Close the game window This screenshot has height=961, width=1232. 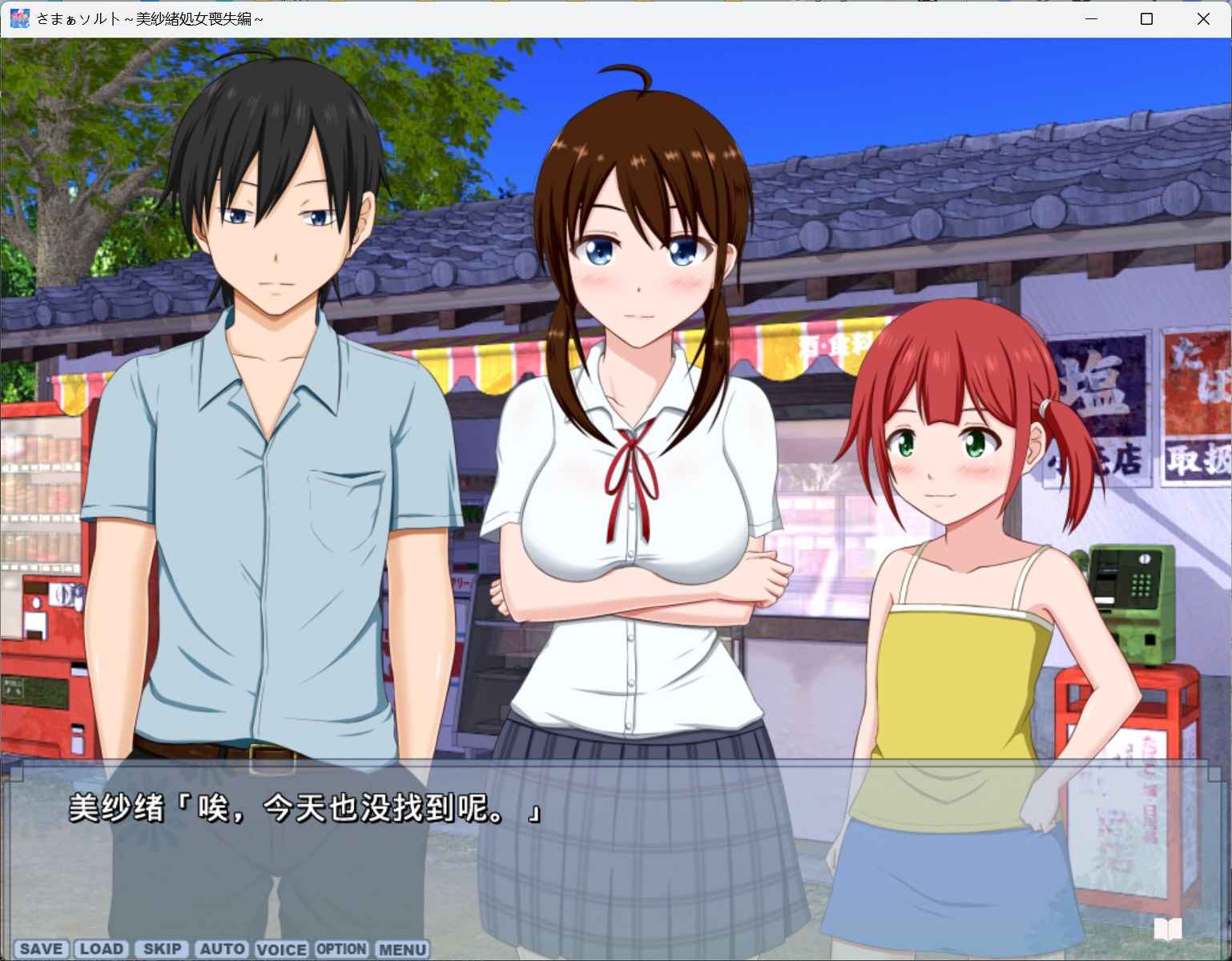coord(1202,19)
